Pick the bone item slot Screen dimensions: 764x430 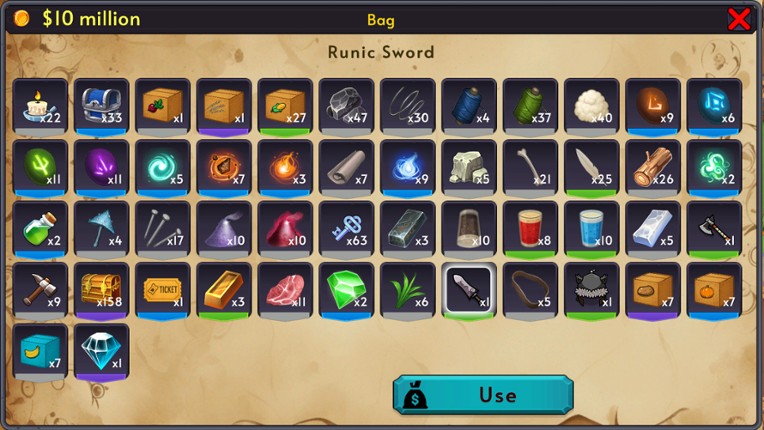click(x=530, y=167)
